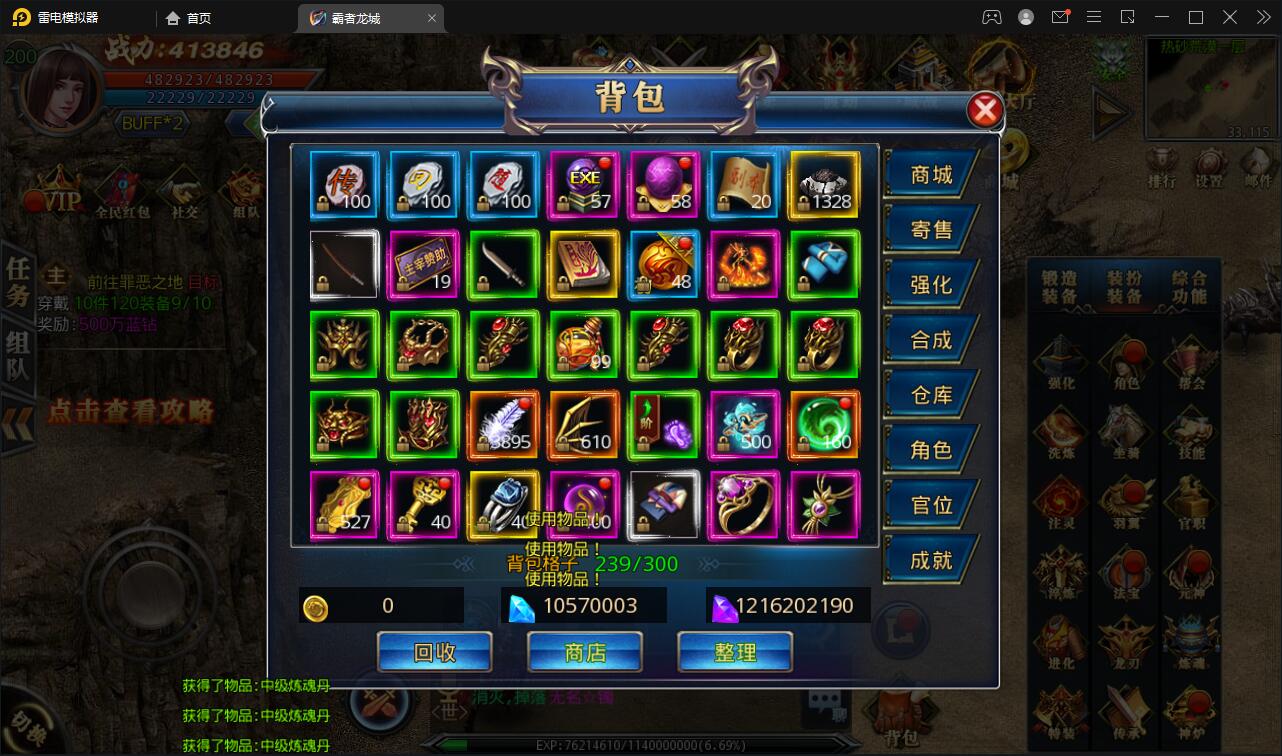The image size is (1282, 756).
Task: Open the 寄售 consignment menu
Action: [930, 230]
